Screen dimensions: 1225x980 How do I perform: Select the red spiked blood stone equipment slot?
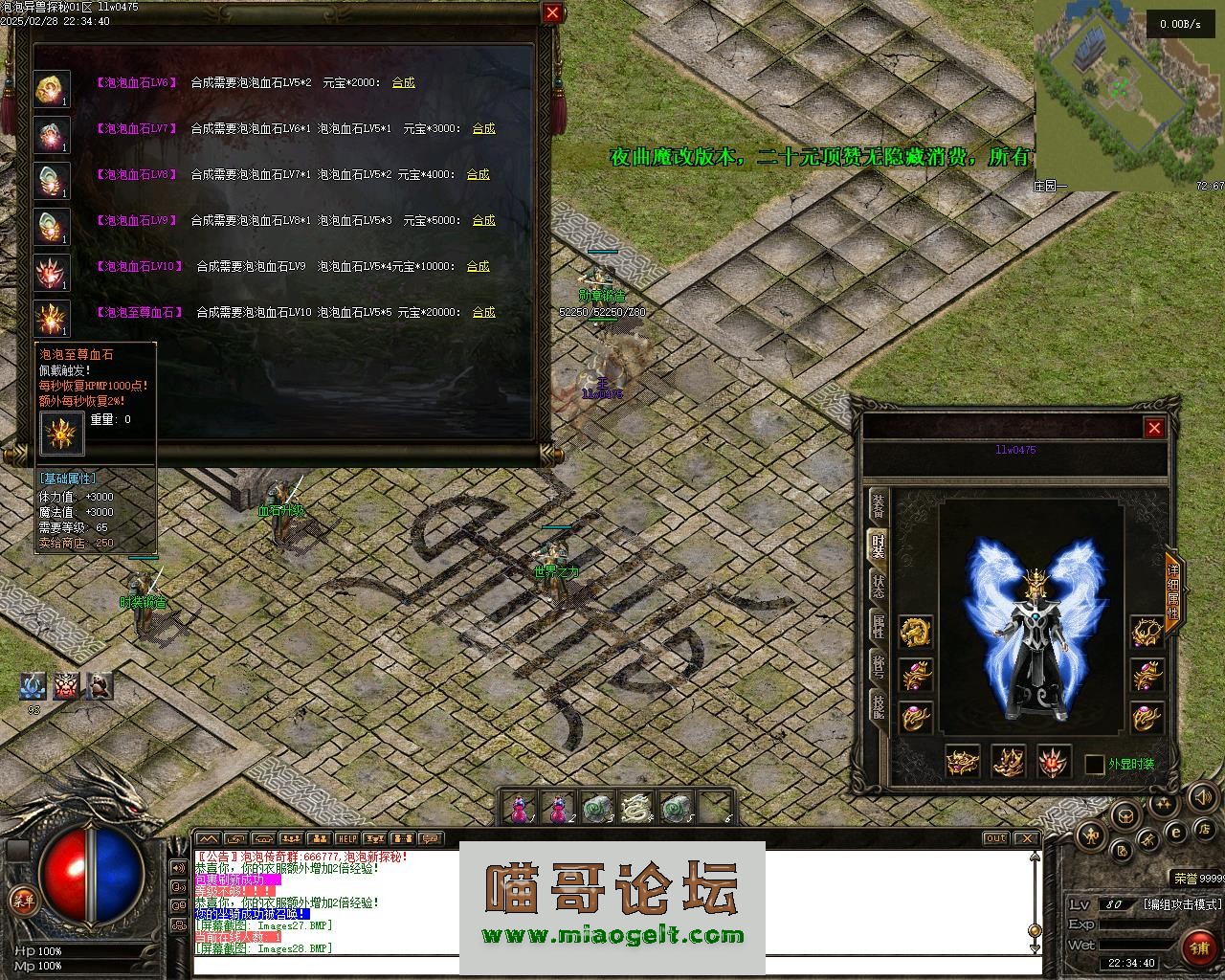point(1054,762)
